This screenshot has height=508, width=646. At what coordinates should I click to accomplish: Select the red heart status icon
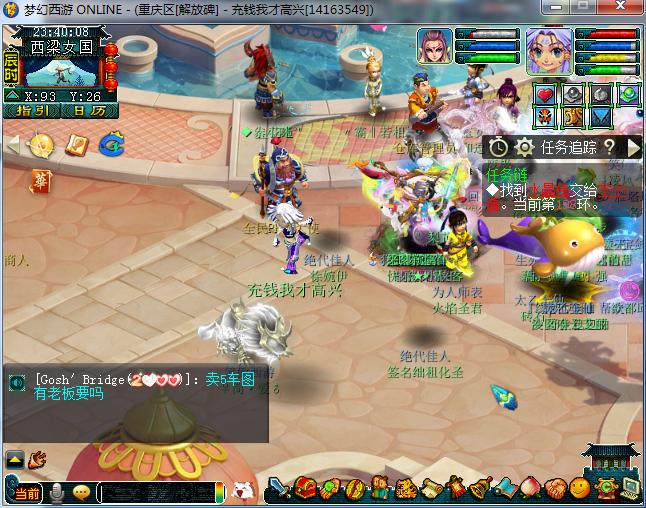[545, 95]
